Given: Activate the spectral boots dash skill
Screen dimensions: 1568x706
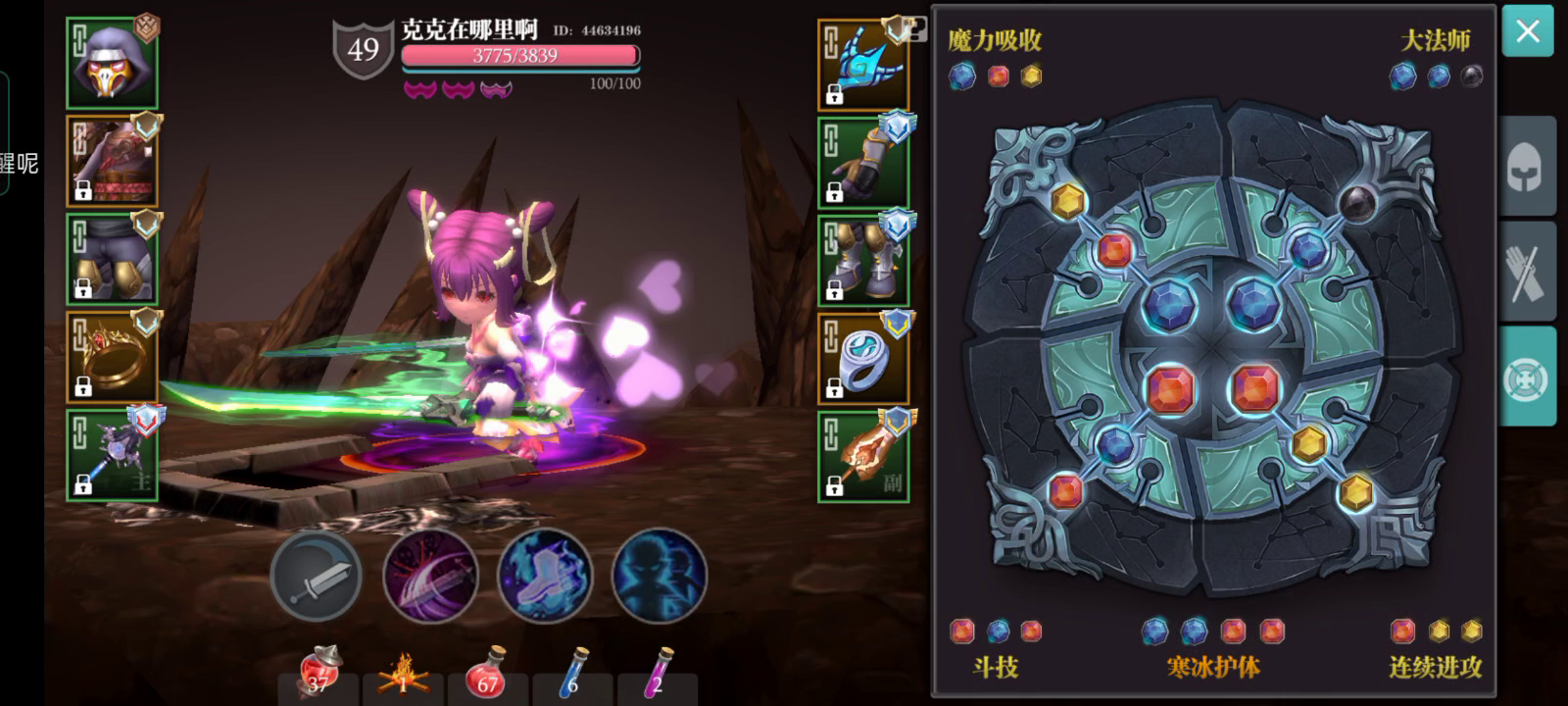Looking at the screenshot, I should click(x=544, y=577).
